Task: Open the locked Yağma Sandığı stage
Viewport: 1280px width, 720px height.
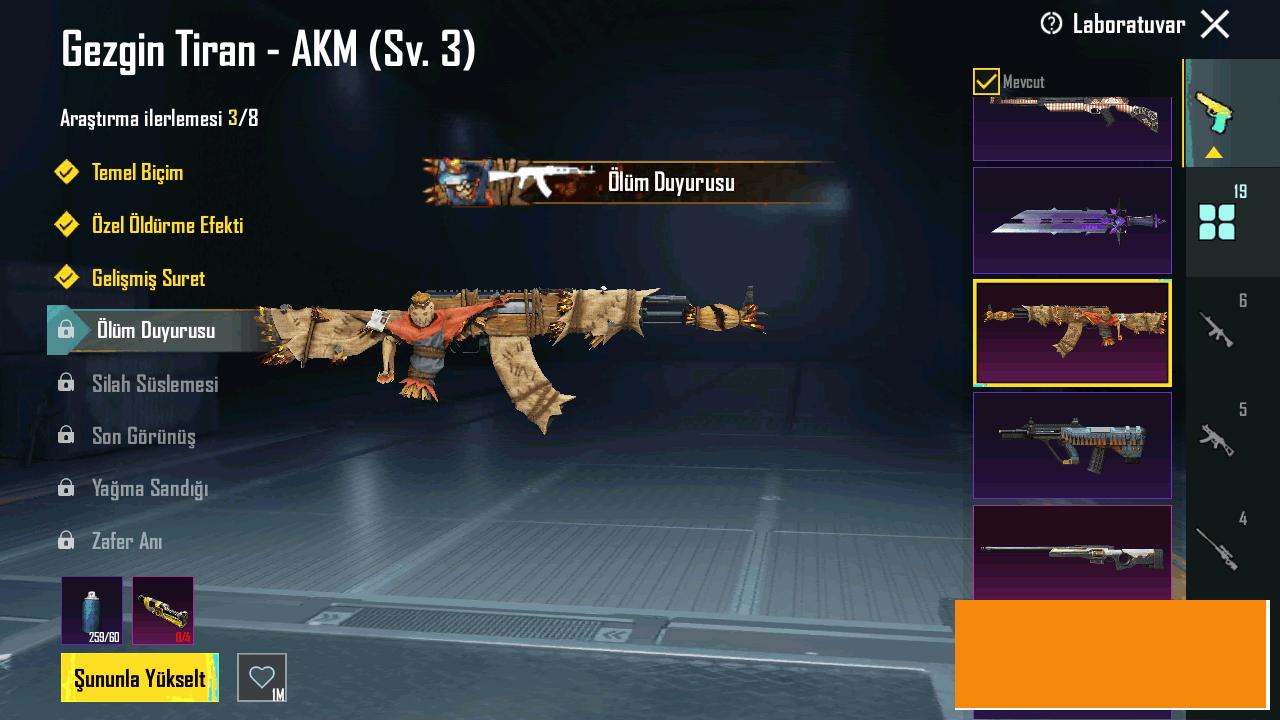Action: pyautogui.click(x=149, y=489)
